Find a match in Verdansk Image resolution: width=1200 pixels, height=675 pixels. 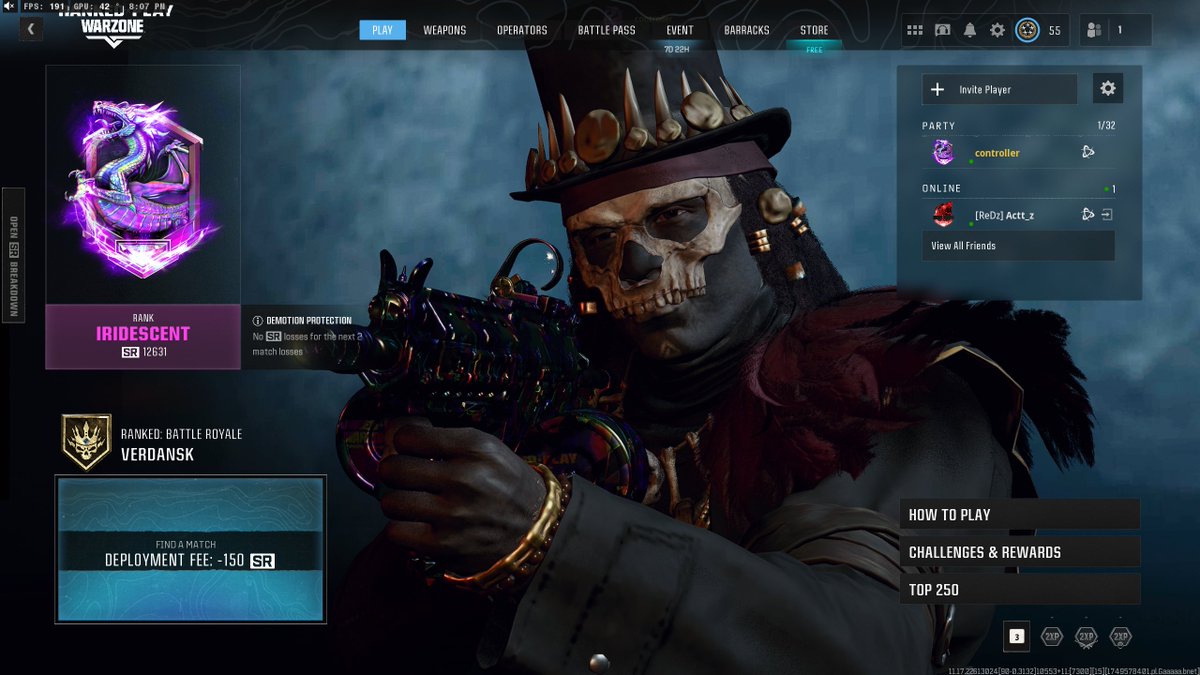pyautogui.click(x=190, y=550)
